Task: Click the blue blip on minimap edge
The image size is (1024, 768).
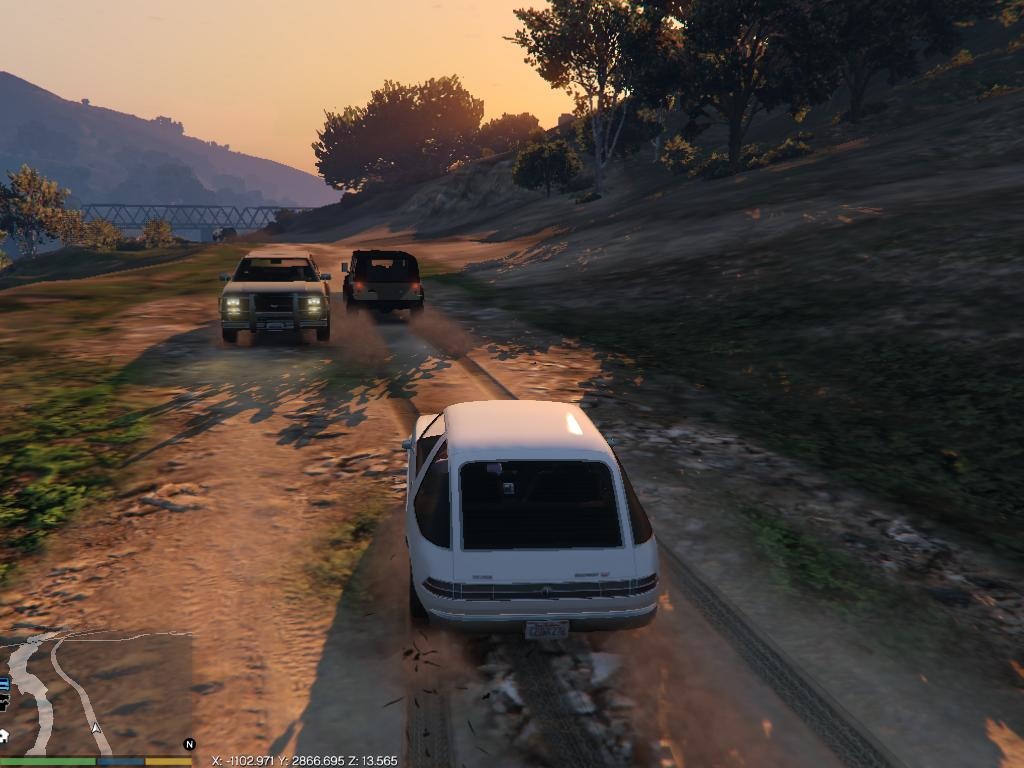Action: point(4,684)
